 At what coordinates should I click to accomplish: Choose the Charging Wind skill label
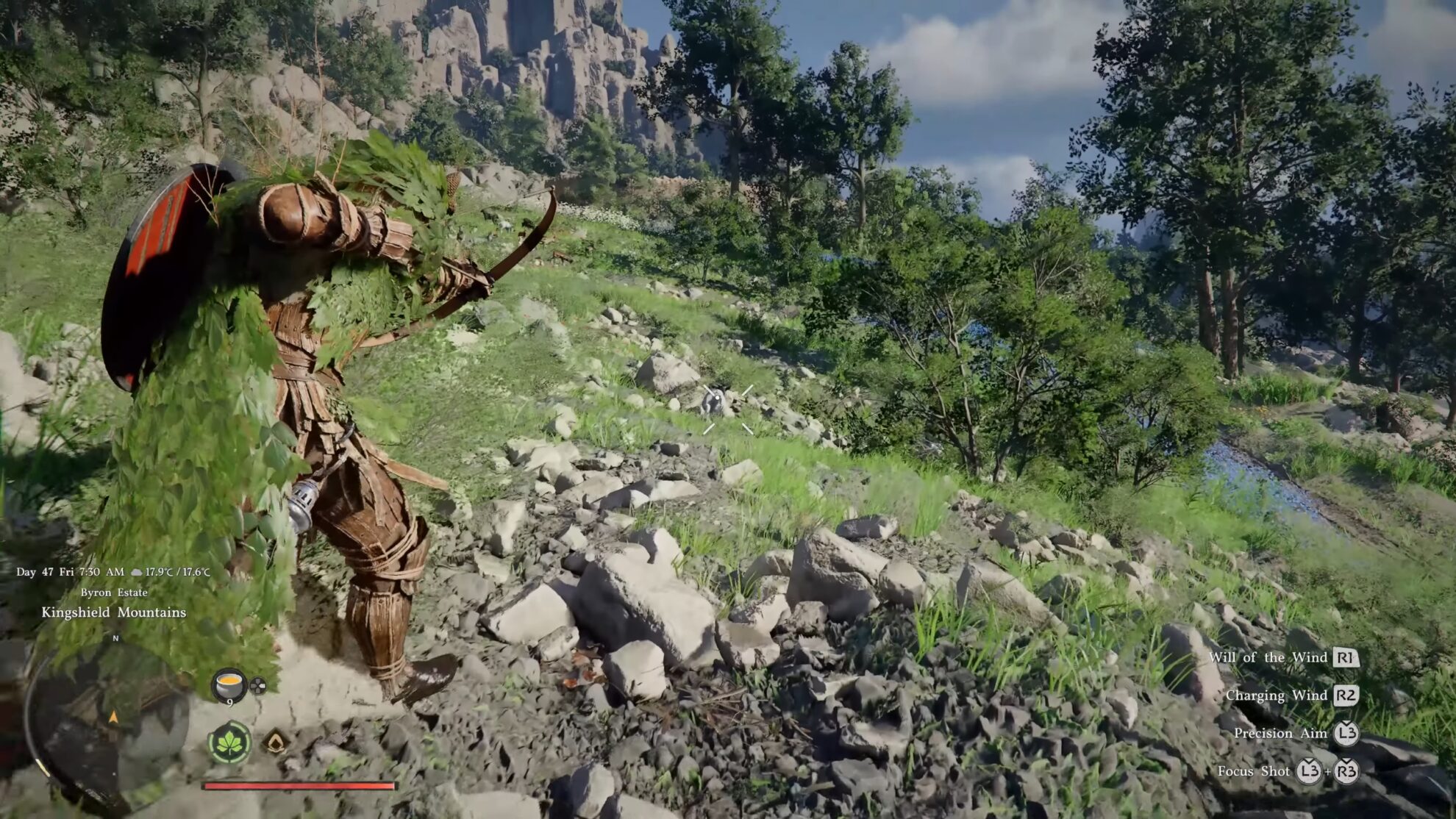[1276, 695]
